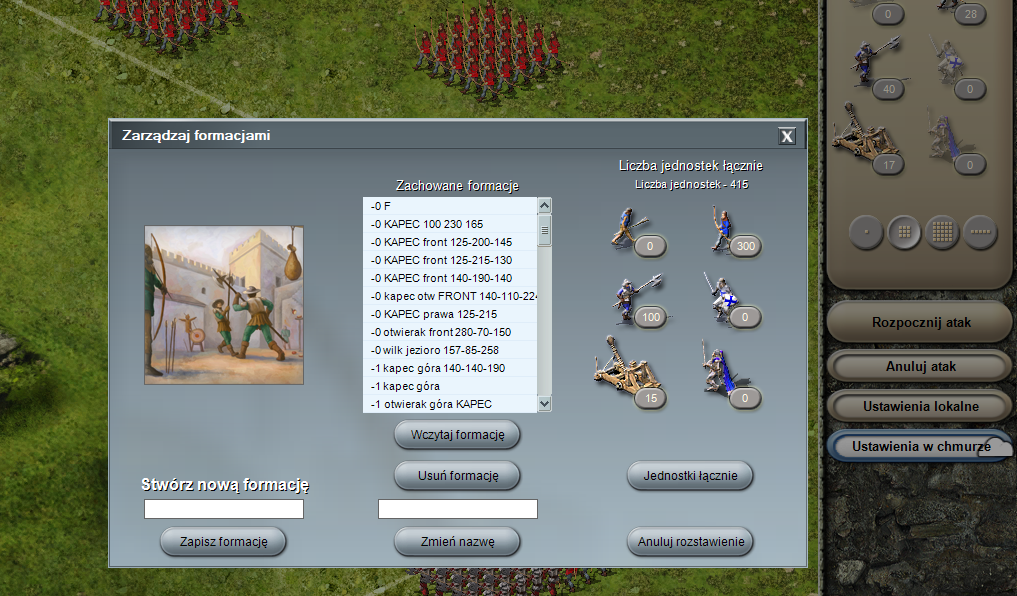Image resolution: width=1017 pixels, height=596 pixels.
Task: Select the "-0 KAPEC prawa 125-215" formation
Action: [450, 314]
